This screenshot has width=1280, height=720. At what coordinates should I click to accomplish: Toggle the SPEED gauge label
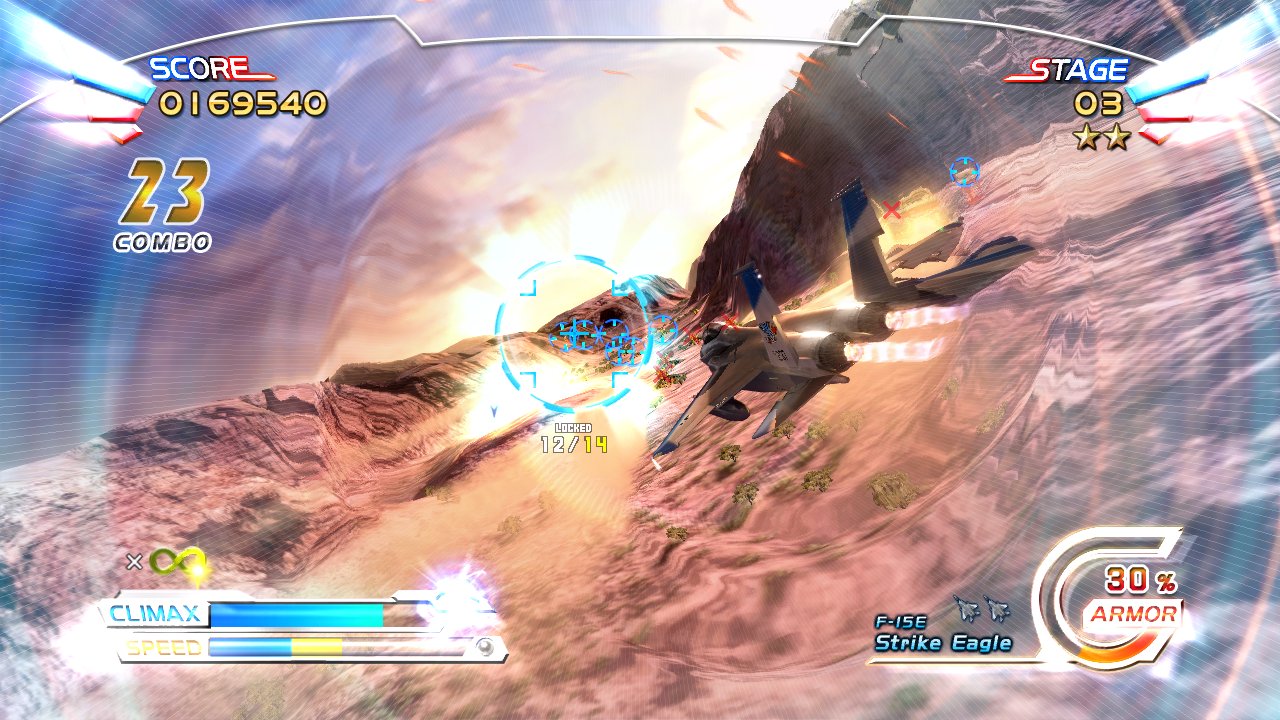(156, 645)
